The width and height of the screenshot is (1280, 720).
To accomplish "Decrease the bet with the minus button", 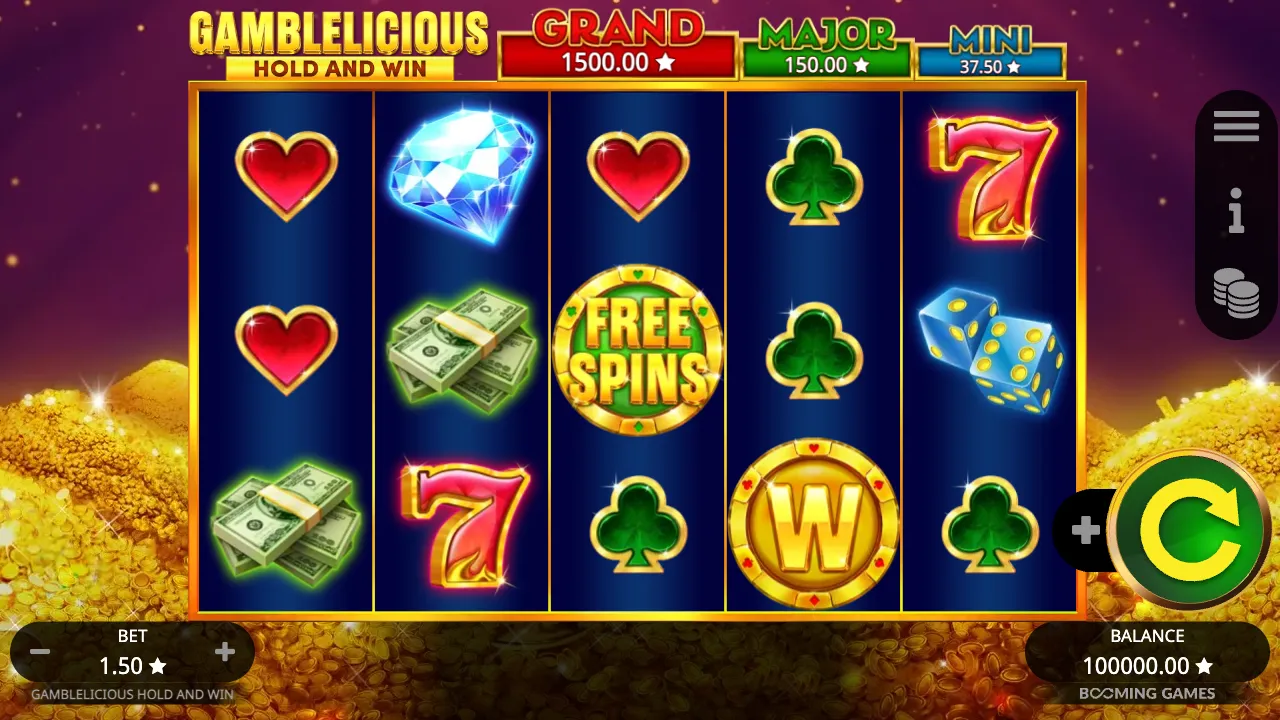I will (40, 651).
